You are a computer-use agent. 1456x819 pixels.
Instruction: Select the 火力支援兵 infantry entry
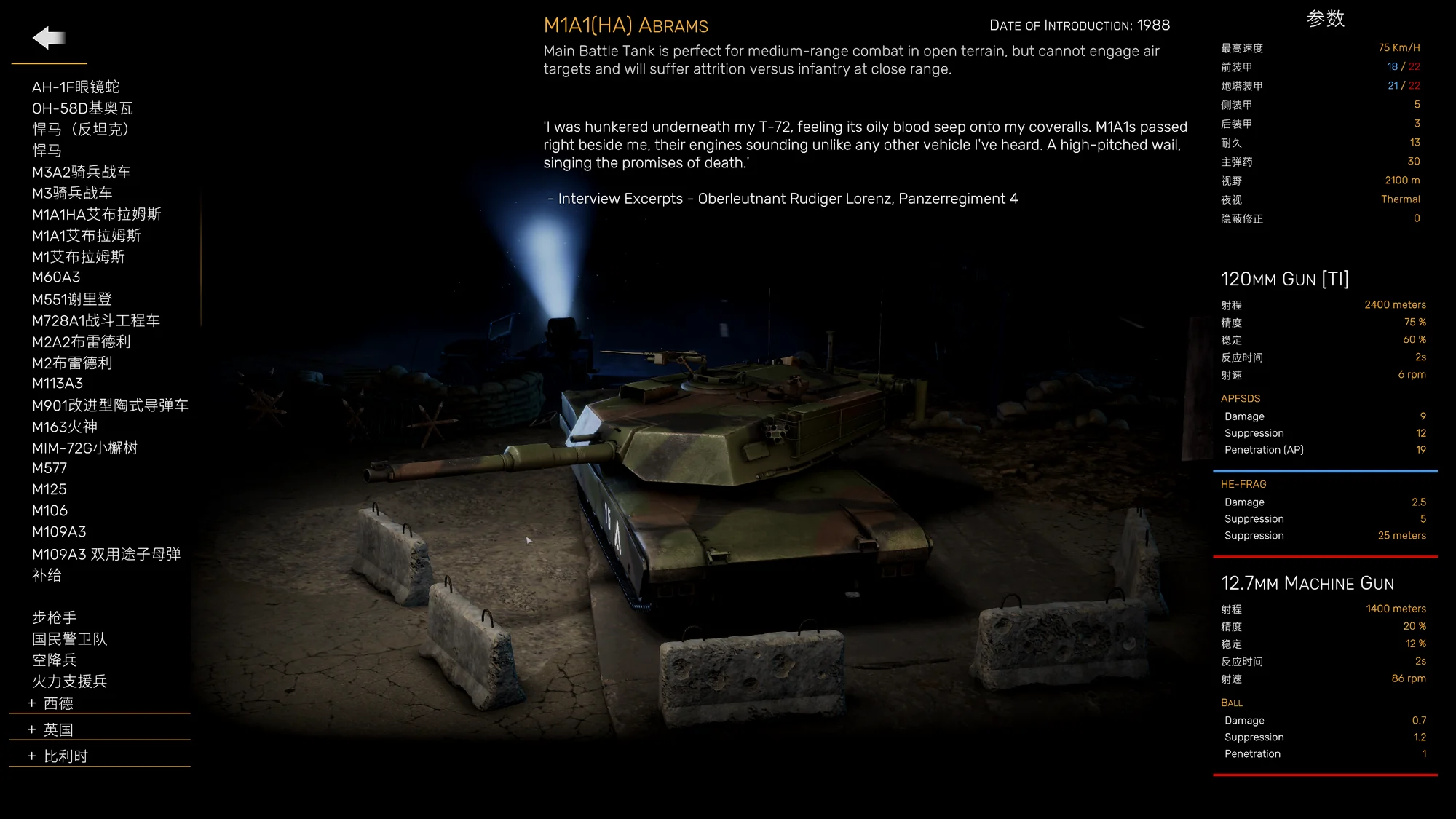point(69,681)
